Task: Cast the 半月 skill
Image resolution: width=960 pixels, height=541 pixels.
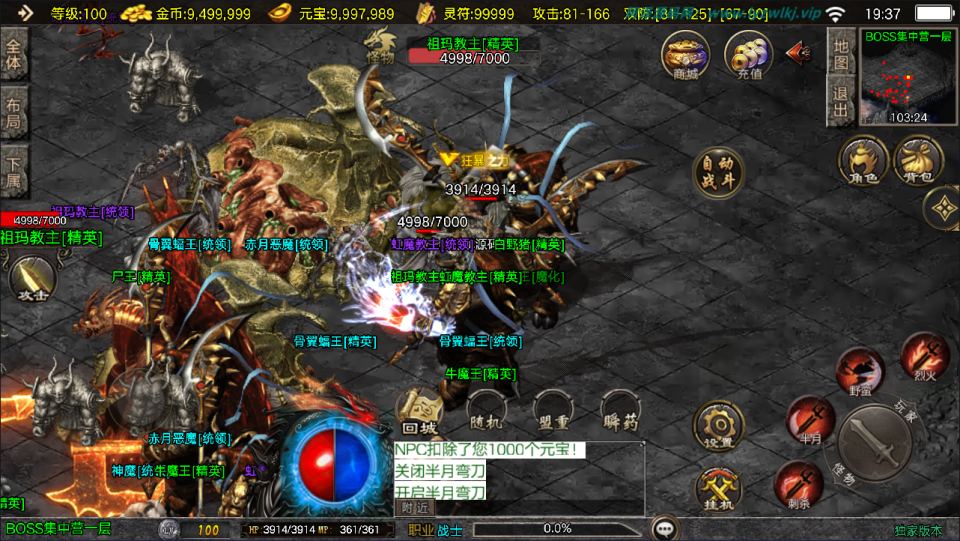Action: tap(810, 418)
